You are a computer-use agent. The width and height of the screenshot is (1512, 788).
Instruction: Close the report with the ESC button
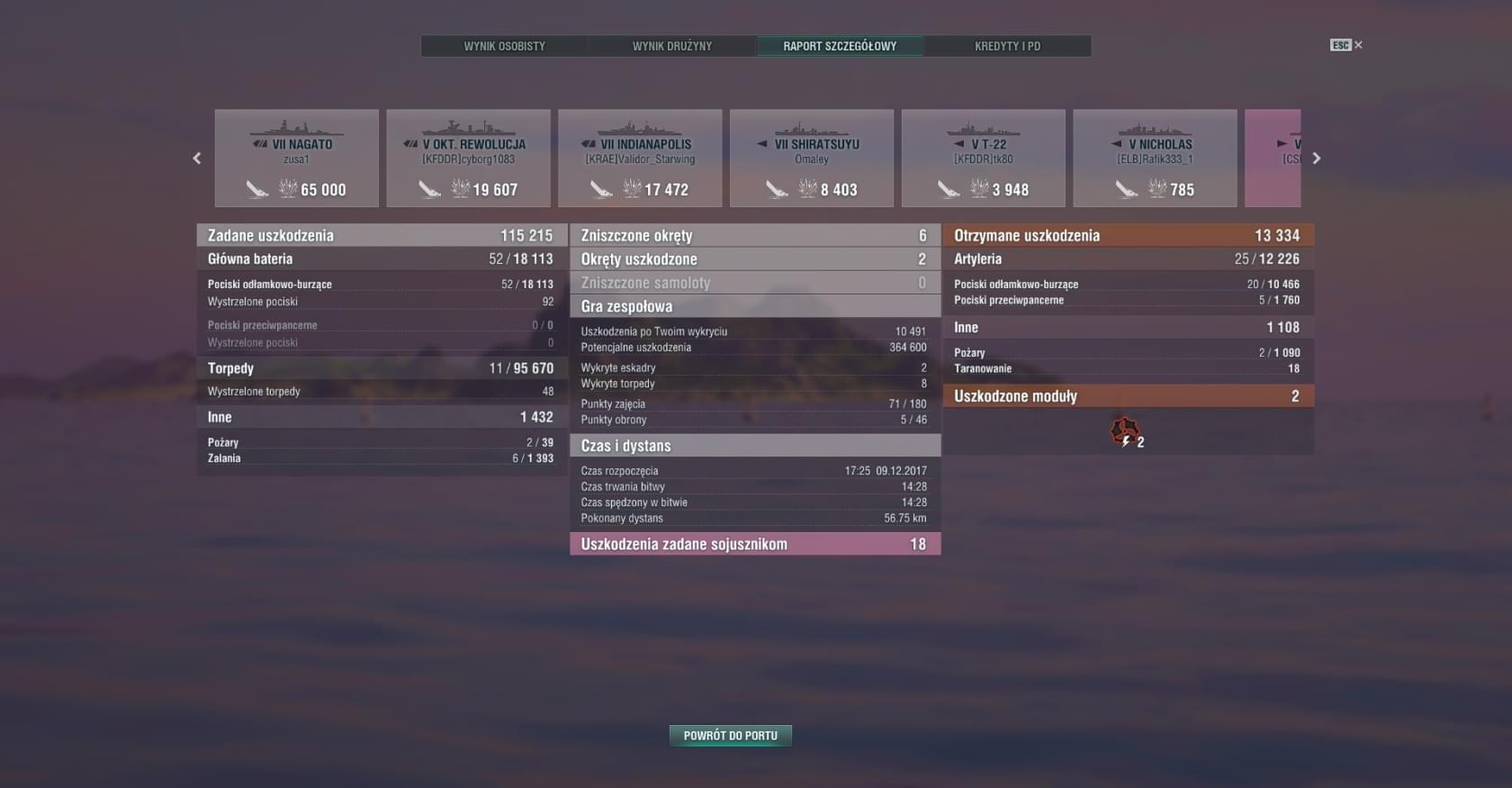pos(1345,45)
